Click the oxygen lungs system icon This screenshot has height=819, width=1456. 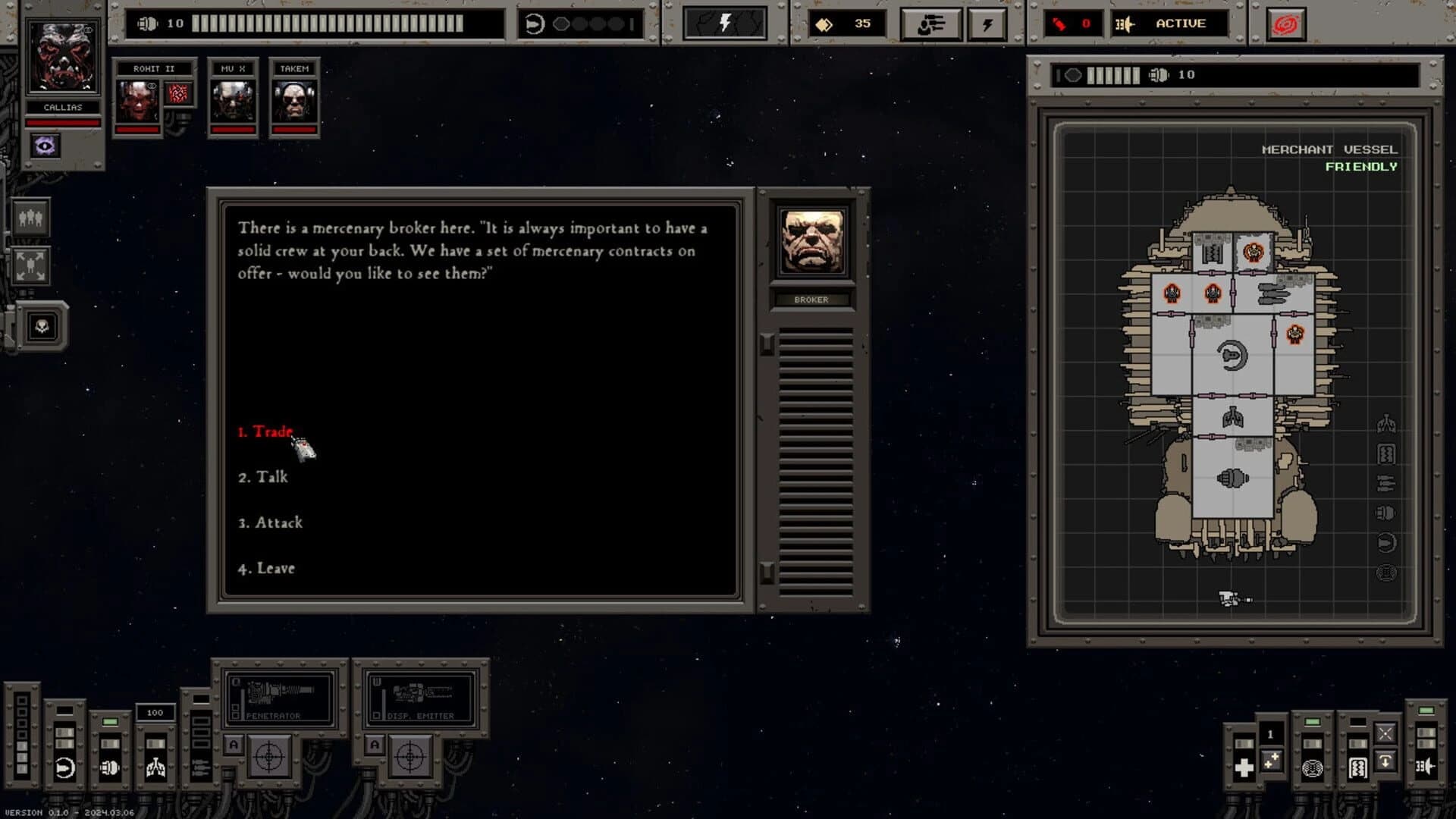coord(155,767)
